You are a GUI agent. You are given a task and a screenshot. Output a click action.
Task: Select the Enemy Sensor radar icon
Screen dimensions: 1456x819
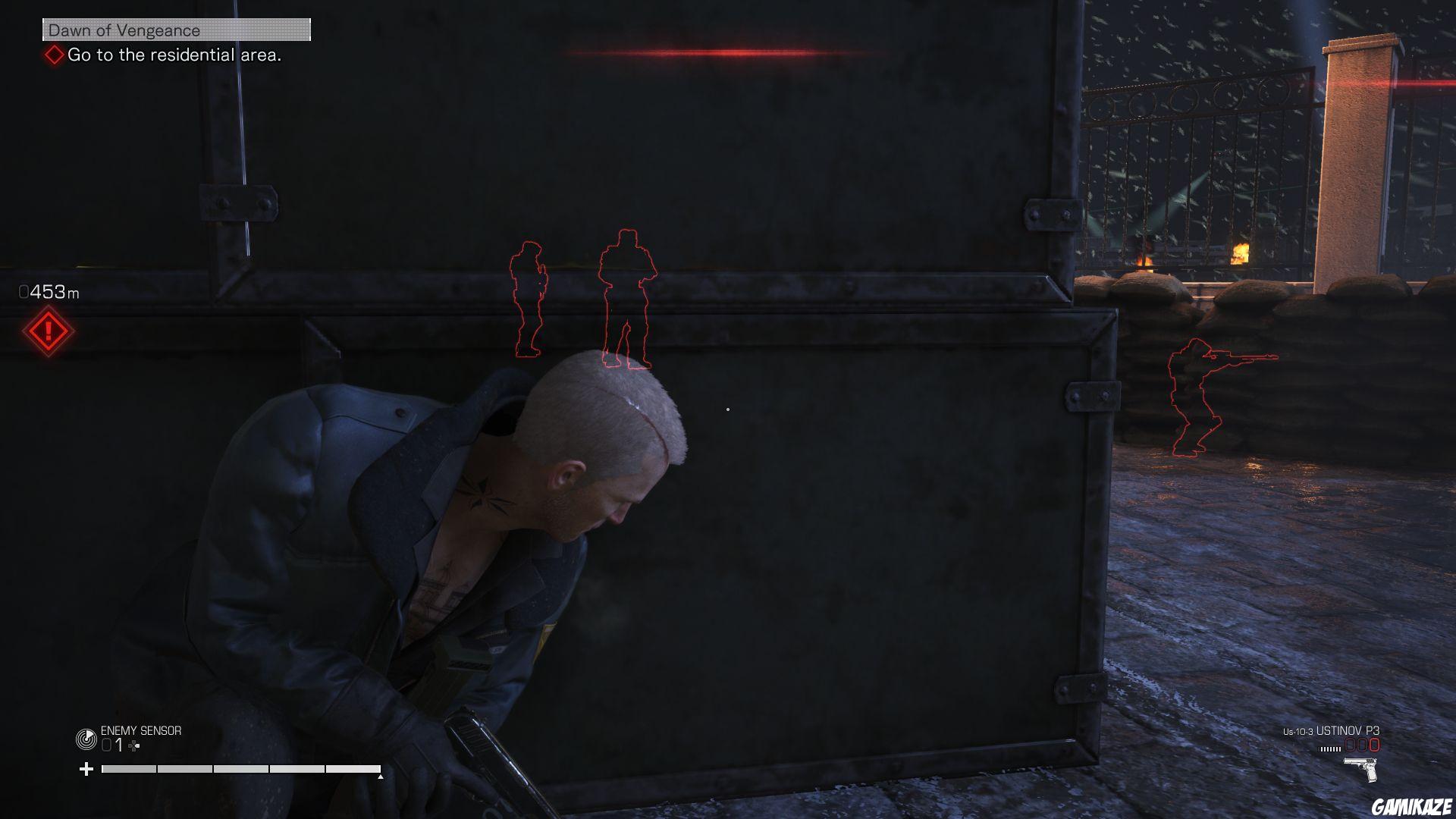coord(86,737)
